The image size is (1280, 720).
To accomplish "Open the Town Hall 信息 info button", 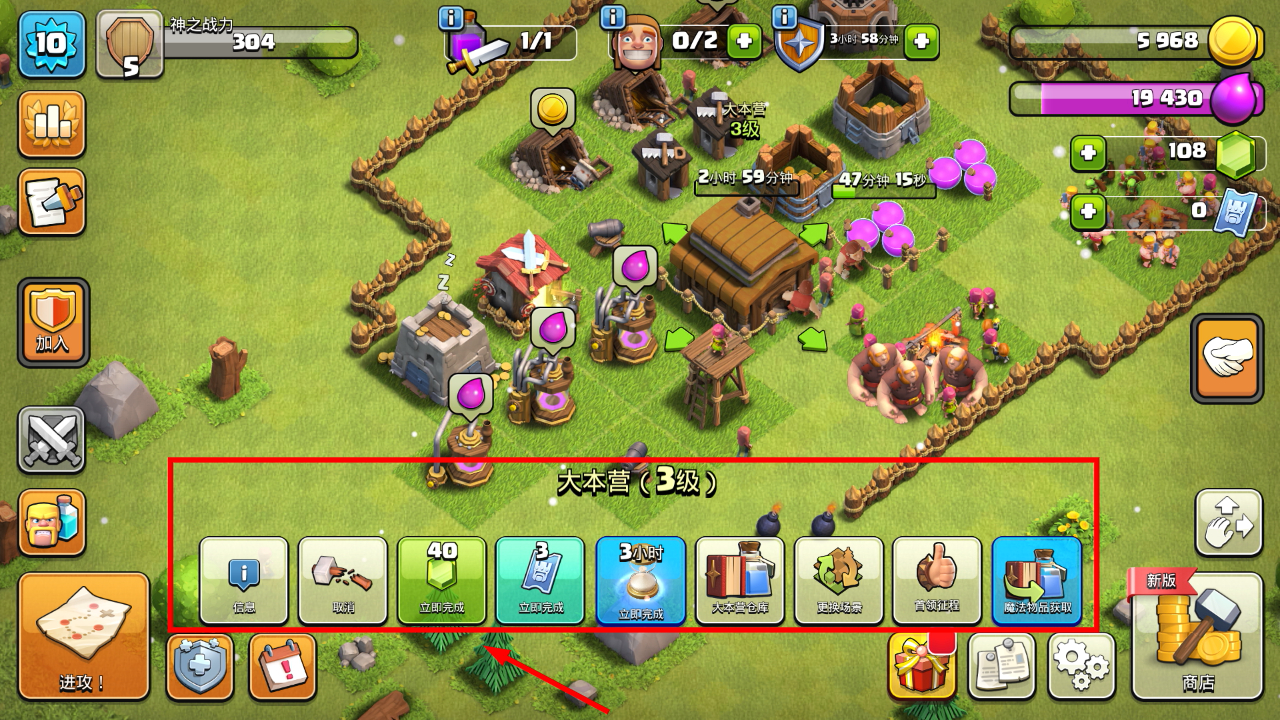I will coord(244,581).
